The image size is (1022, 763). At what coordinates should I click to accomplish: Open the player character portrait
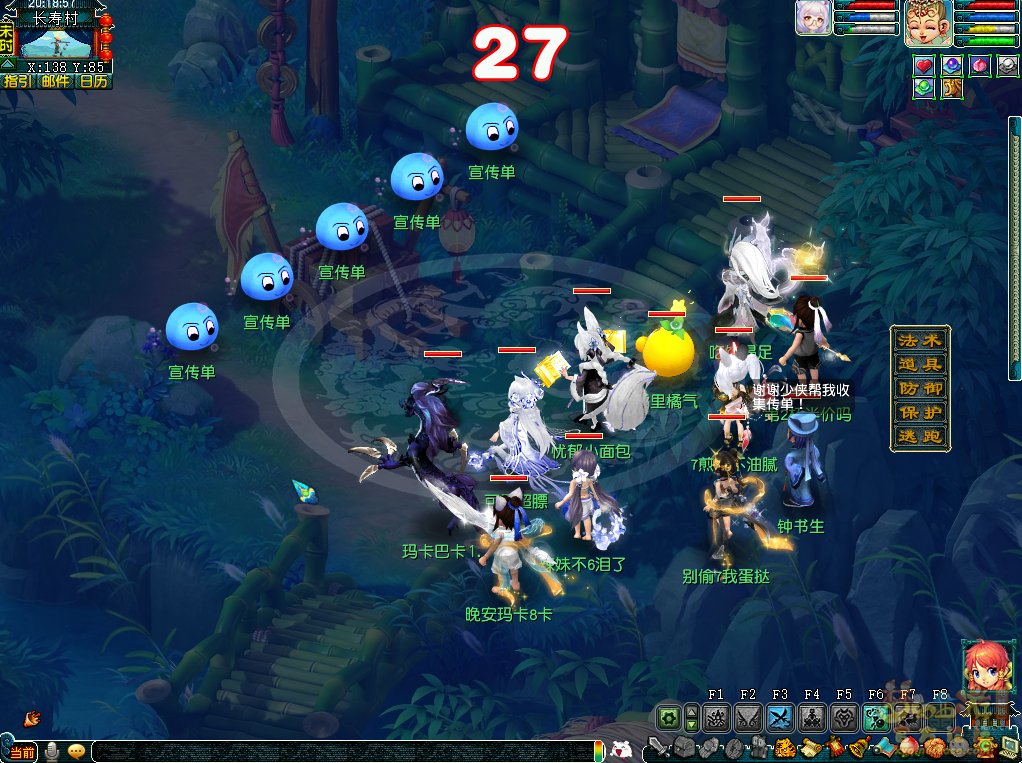pos(927,23)
